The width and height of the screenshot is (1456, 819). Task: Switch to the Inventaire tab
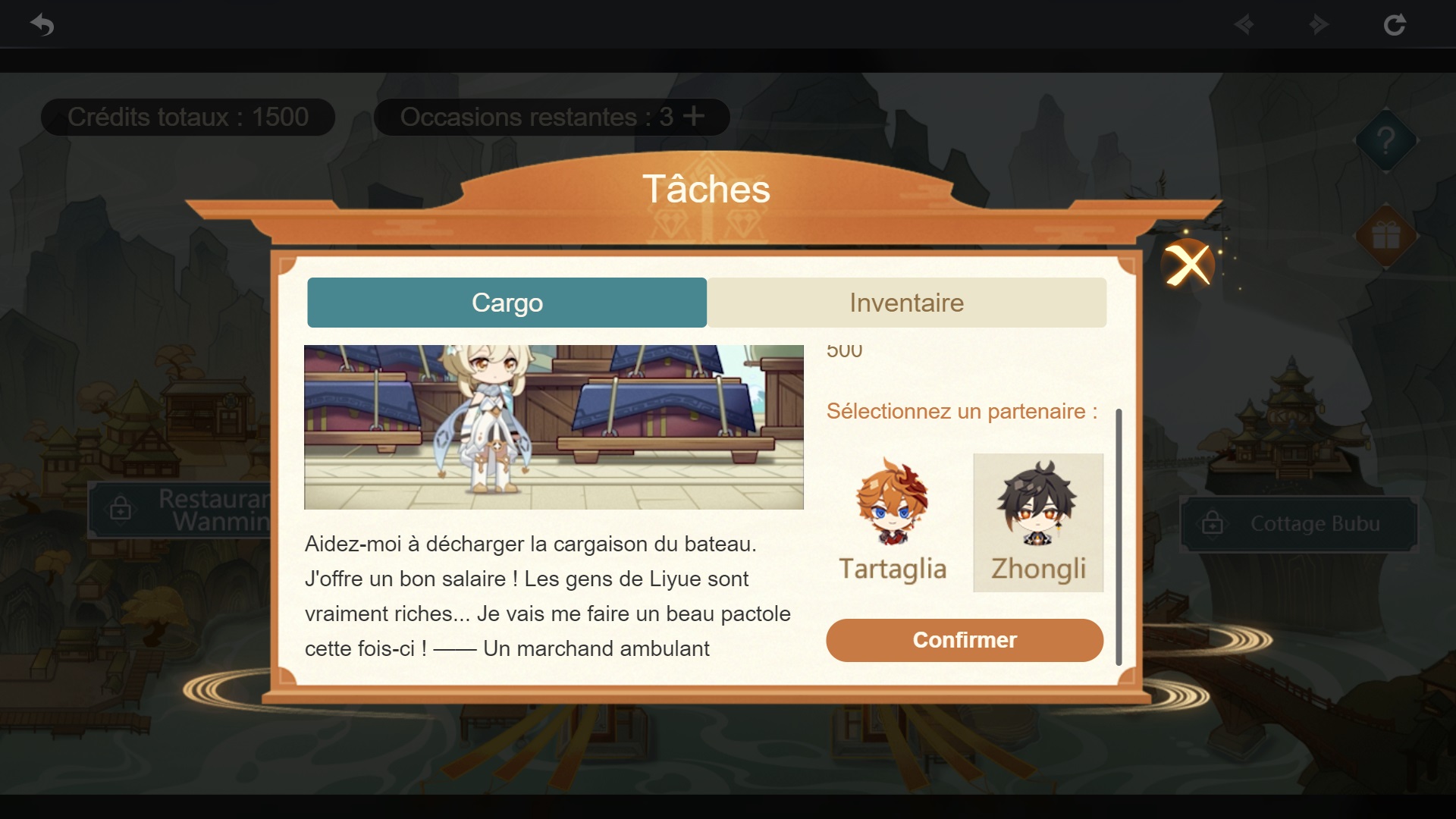(x=907, y=303)
